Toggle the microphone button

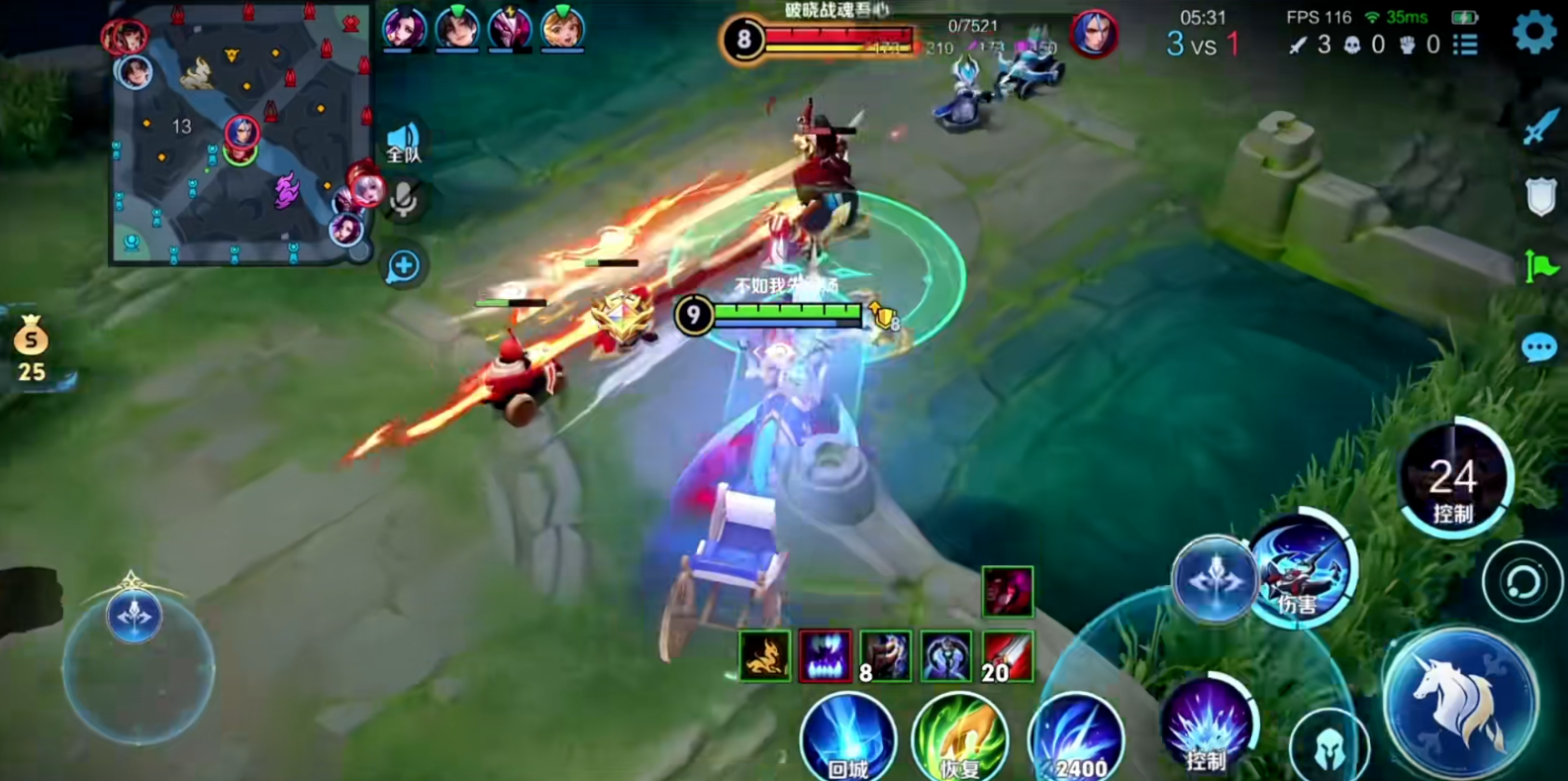click(x=403, y=200)
